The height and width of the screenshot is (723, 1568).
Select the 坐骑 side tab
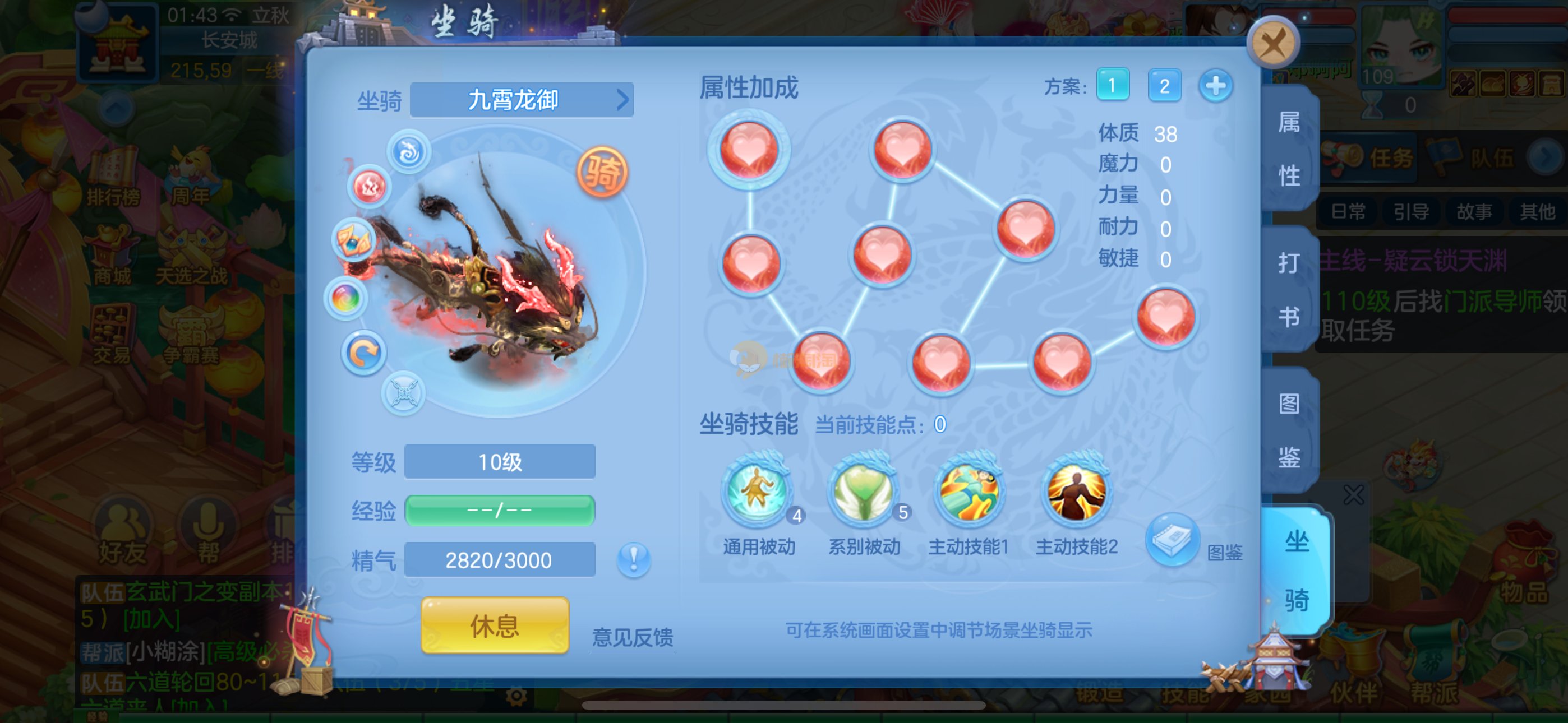pos(1297,570)
